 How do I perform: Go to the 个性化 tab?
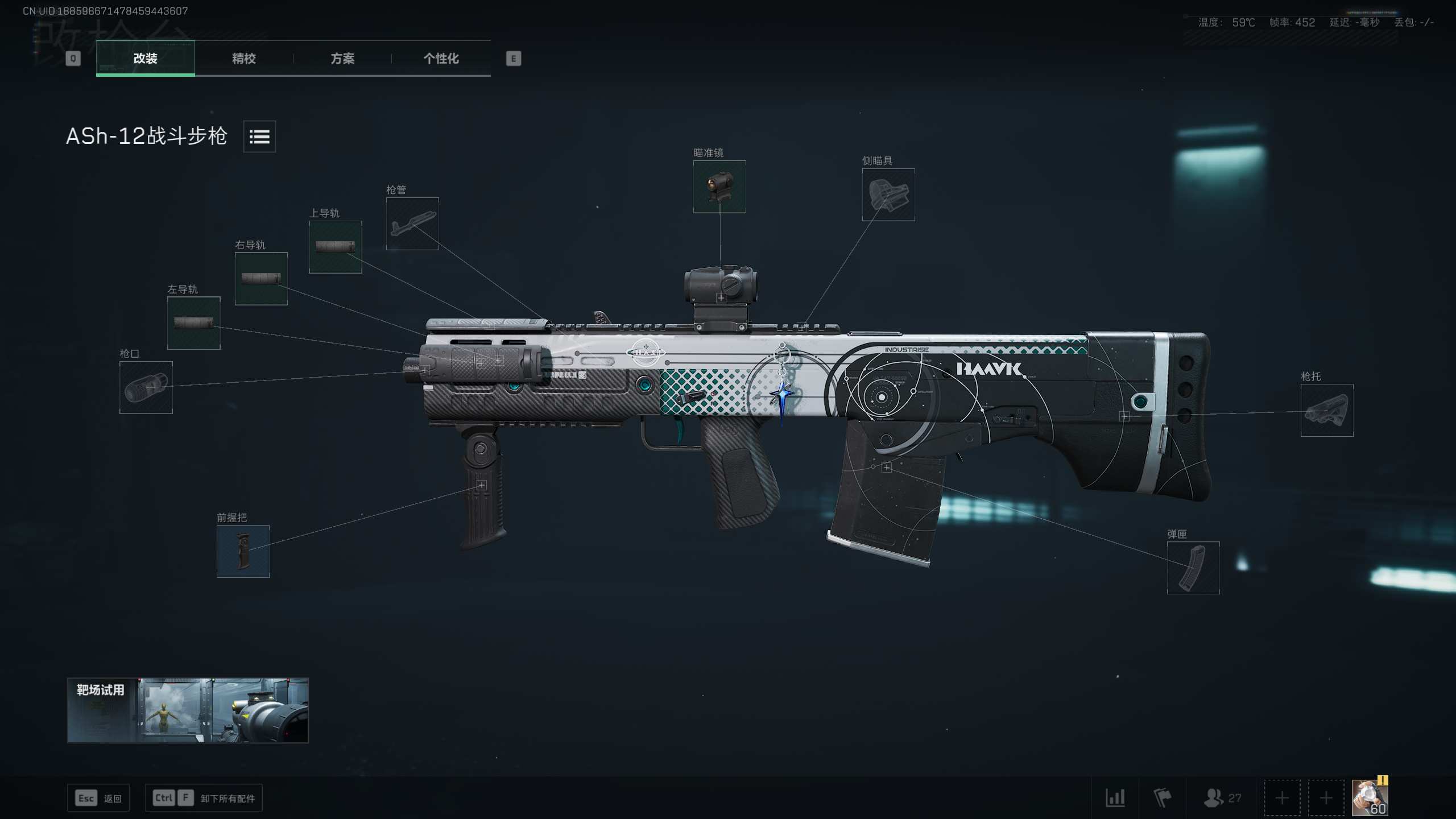coord(441,58)
